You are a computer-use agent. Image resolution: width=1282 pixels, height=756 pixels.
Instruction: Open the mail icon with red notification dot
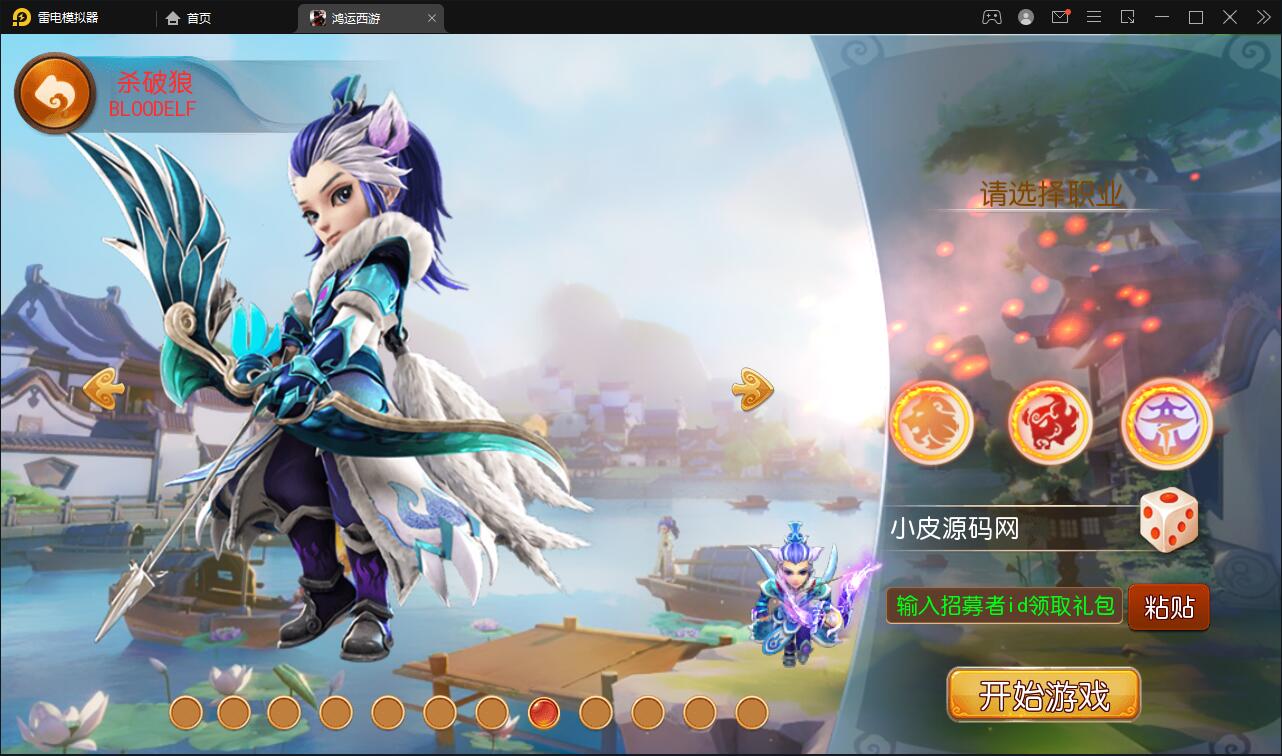[1061, 17]
